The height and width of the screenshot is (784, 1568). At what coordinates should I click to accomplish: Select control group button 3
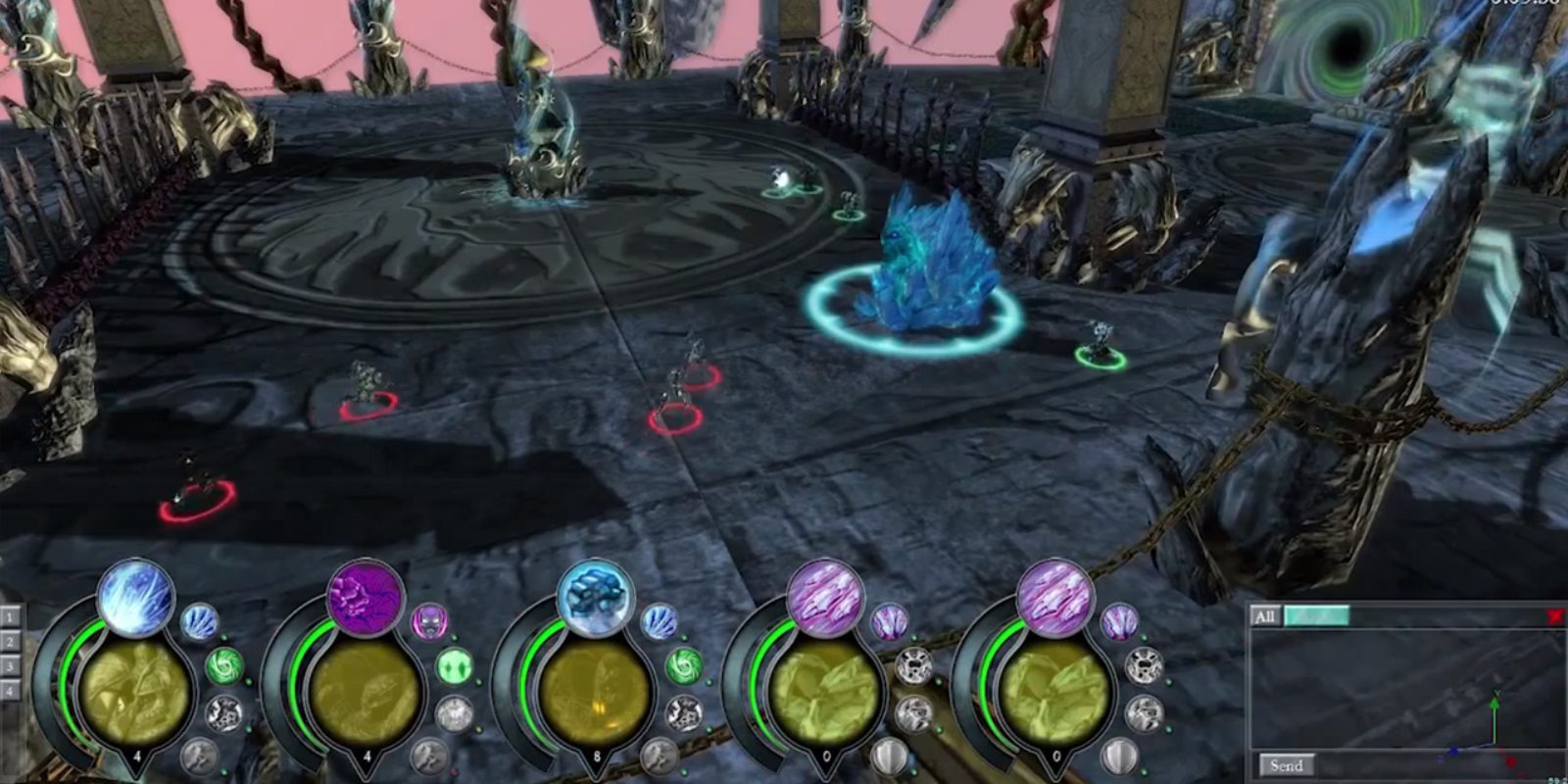10,666
